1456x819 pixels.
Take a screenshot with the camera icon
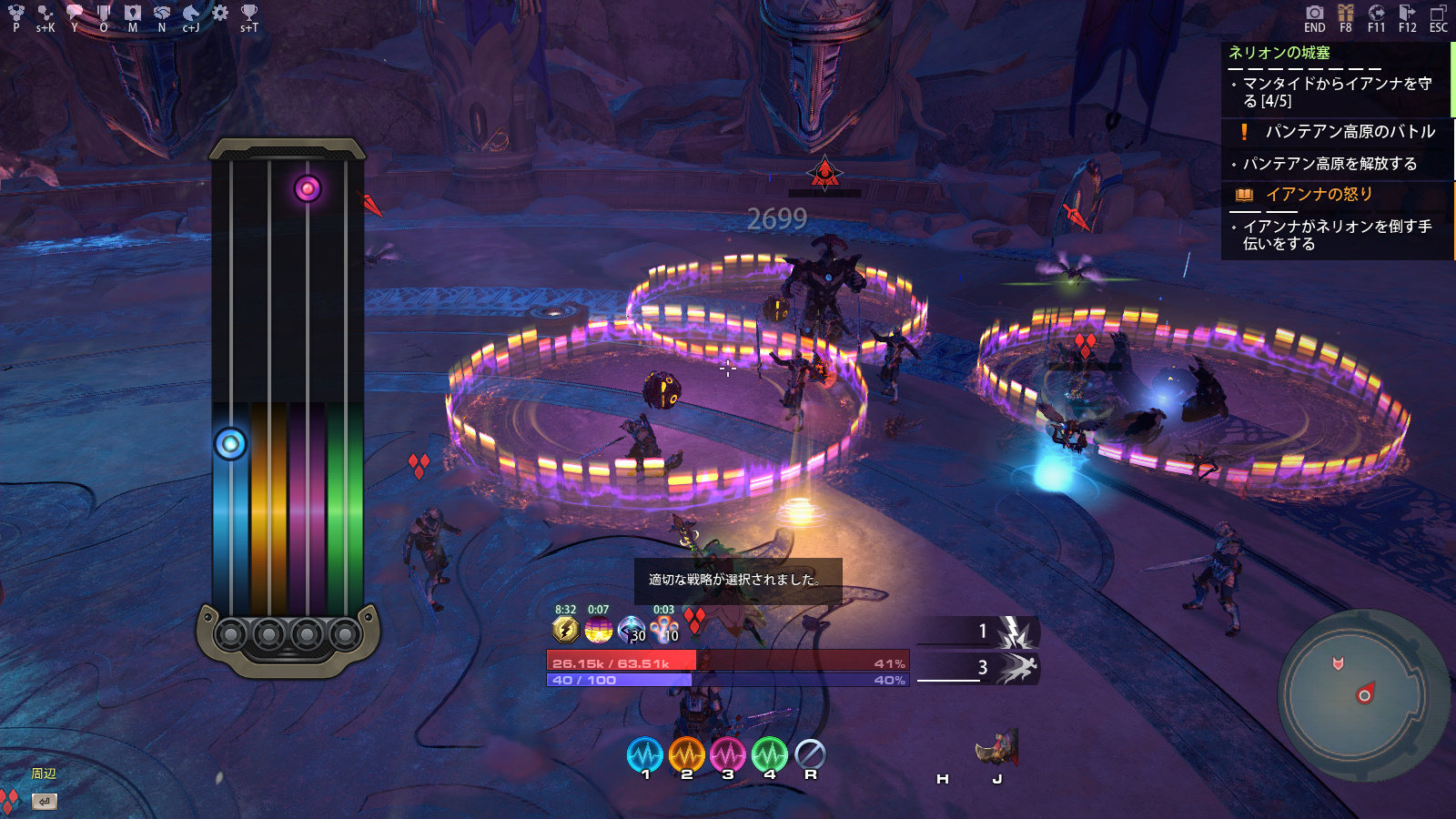point(1314,13)
